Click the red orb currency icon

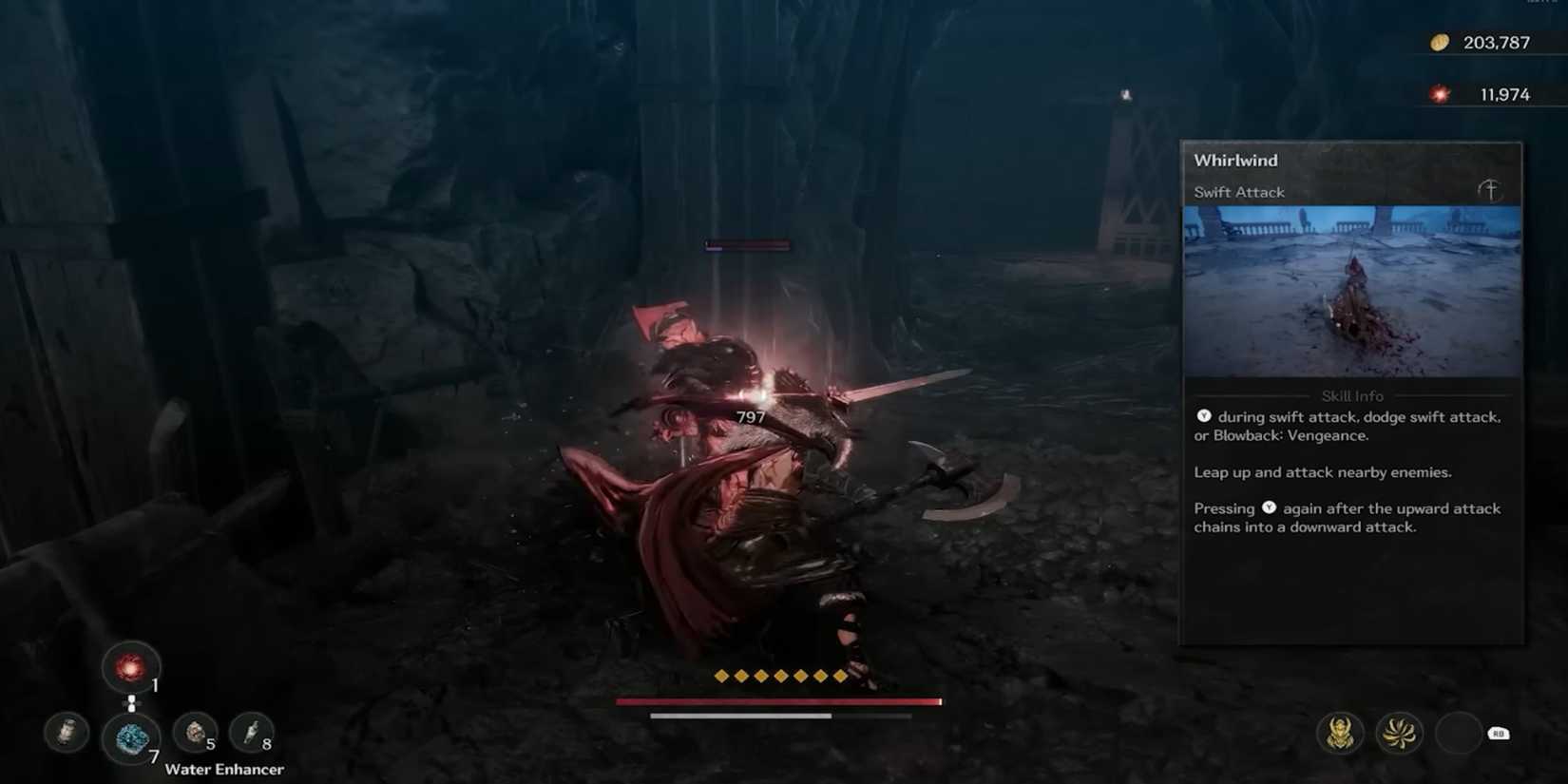(1441, 94)
